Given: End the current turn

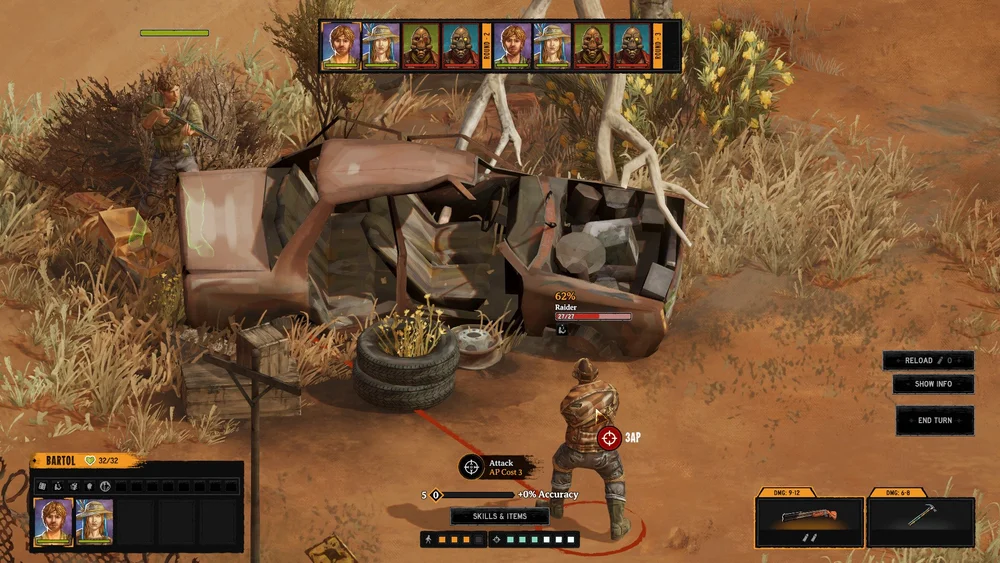Looking at the screenshot, I should tap(935, 420).
